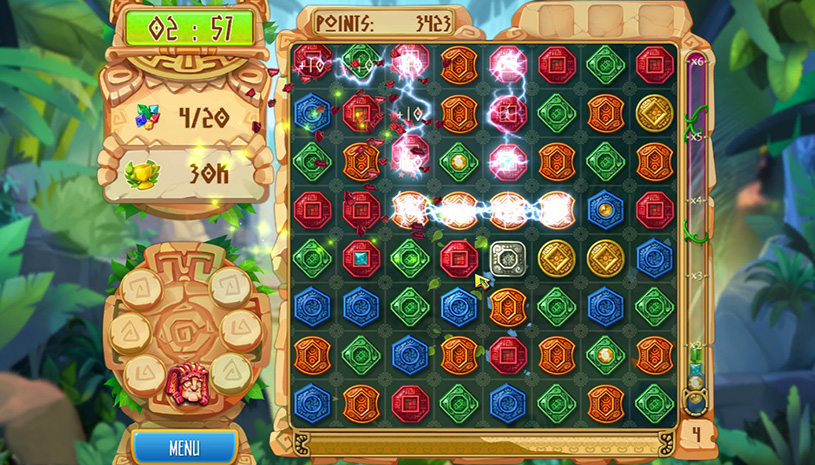This screenshot has height=465, width=815.
Task: Pick the red tile with the turquoise gem
Action: click(x=361, y=258)
